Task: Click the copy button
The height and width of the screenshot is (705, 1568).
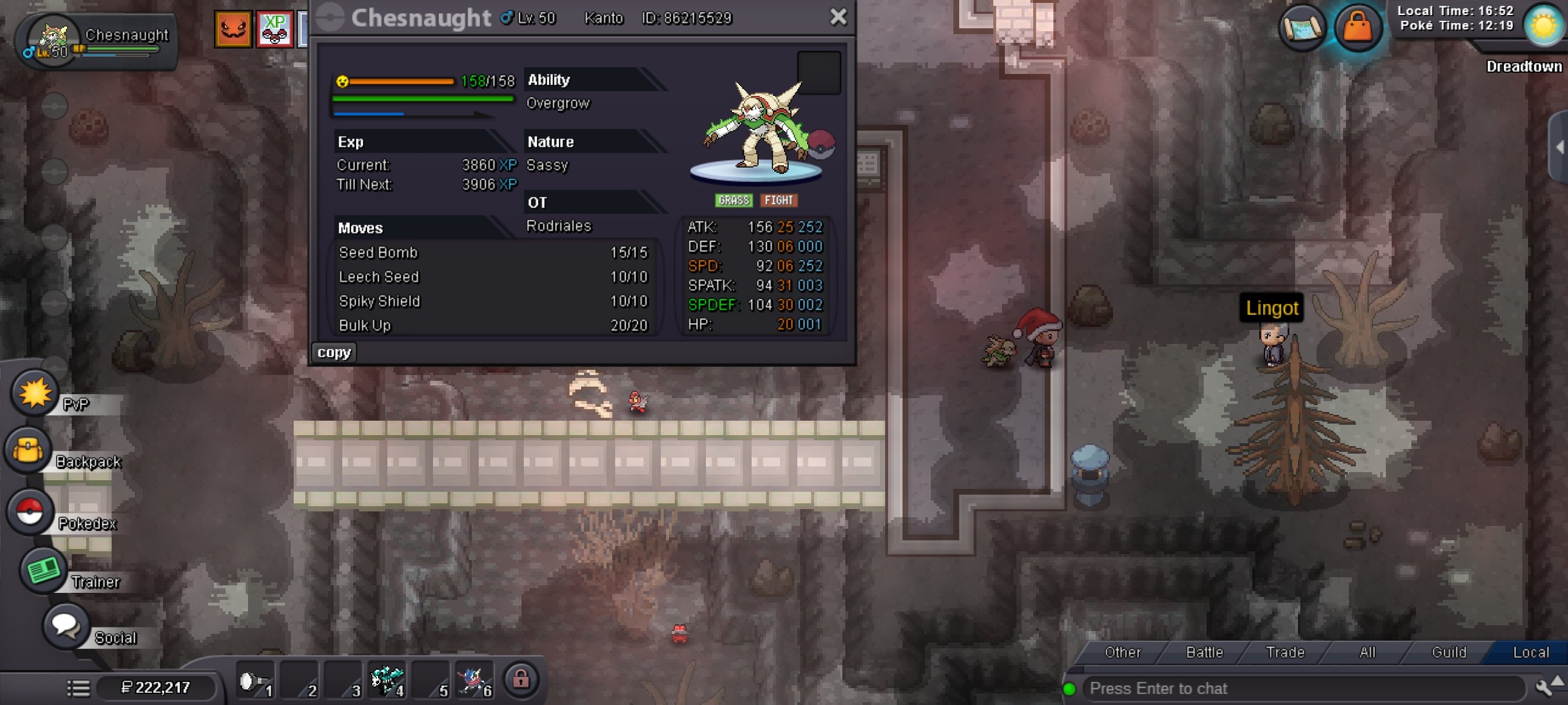Action: tap(334, 352)
